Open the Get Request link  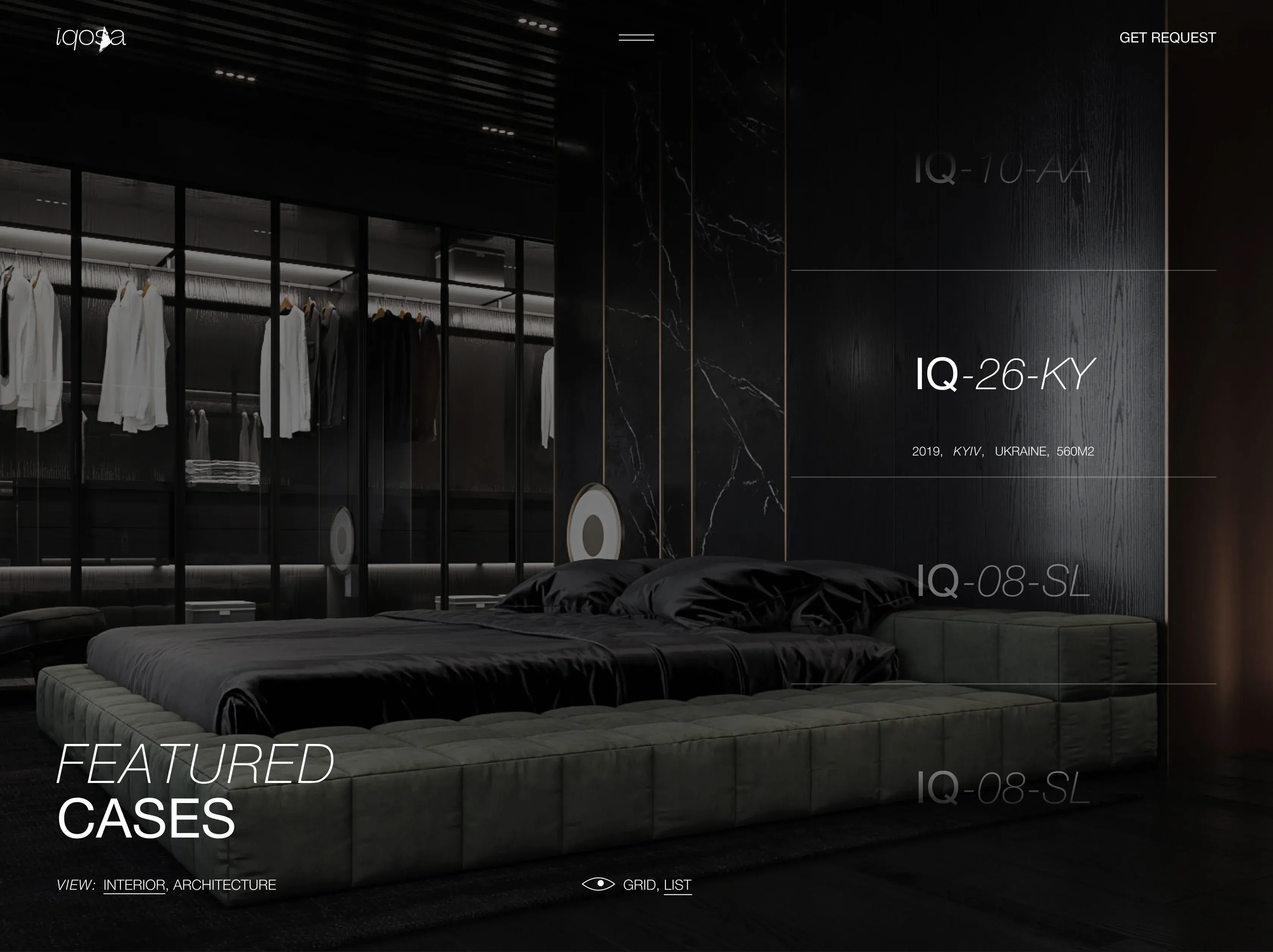click(1167, 38)
